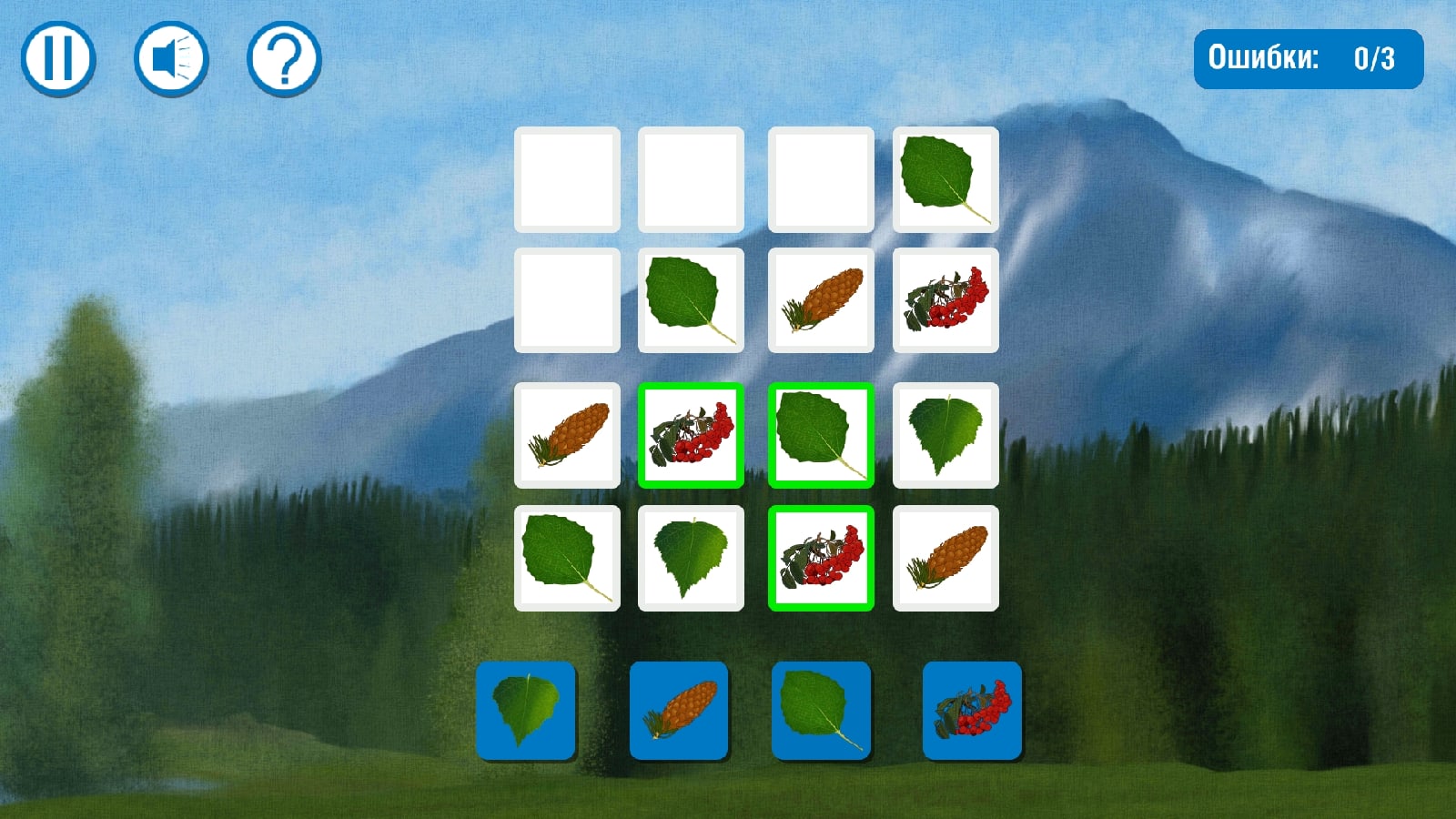Choose the pointed birch leaf on blue answer tile
1456x819 pixels.
pyautogui.click(x=526, y=711)
